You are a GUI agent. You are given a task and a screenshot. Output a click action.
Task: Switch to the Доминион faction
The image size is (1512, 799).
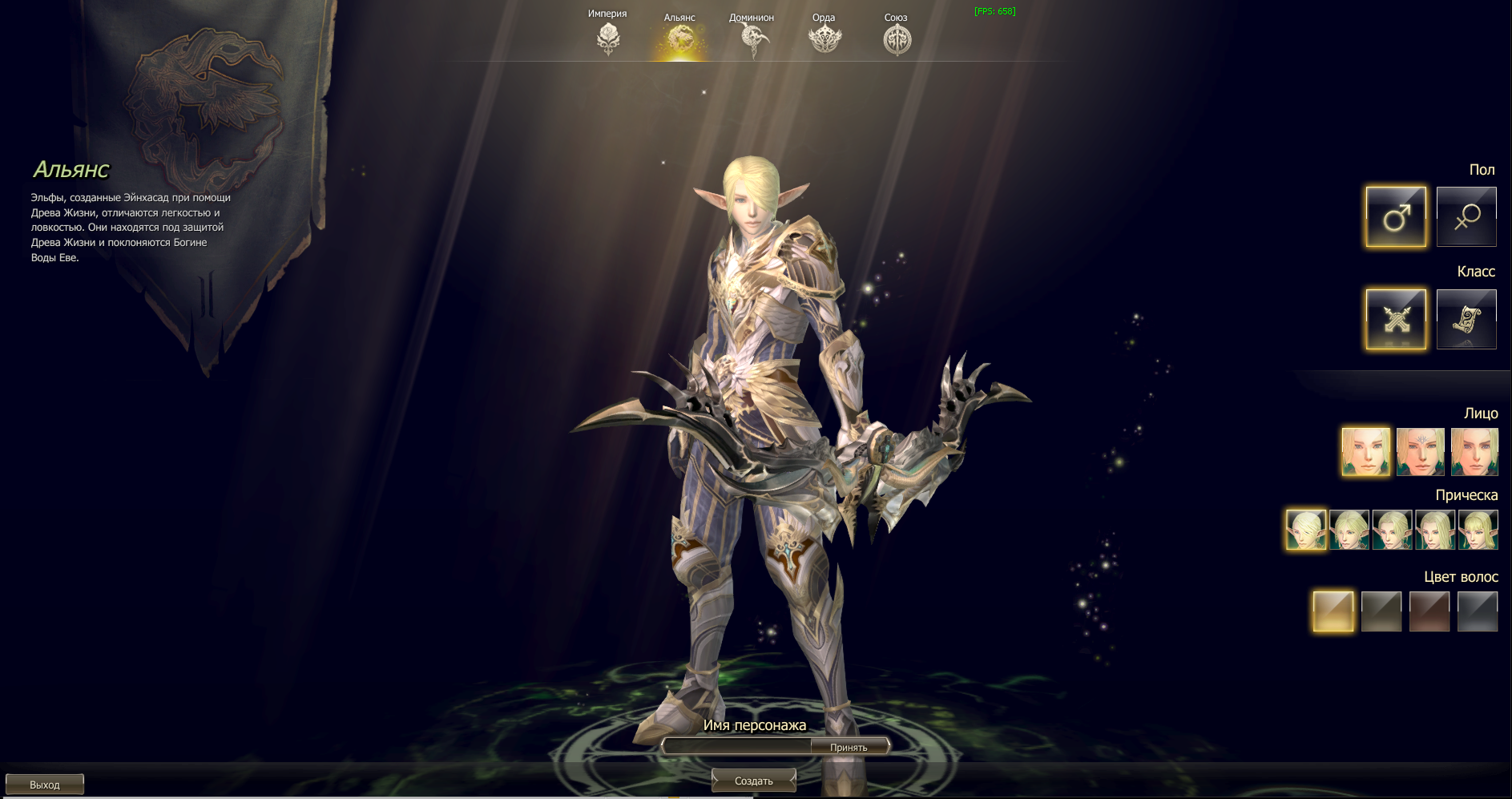(x=752, y=38)
